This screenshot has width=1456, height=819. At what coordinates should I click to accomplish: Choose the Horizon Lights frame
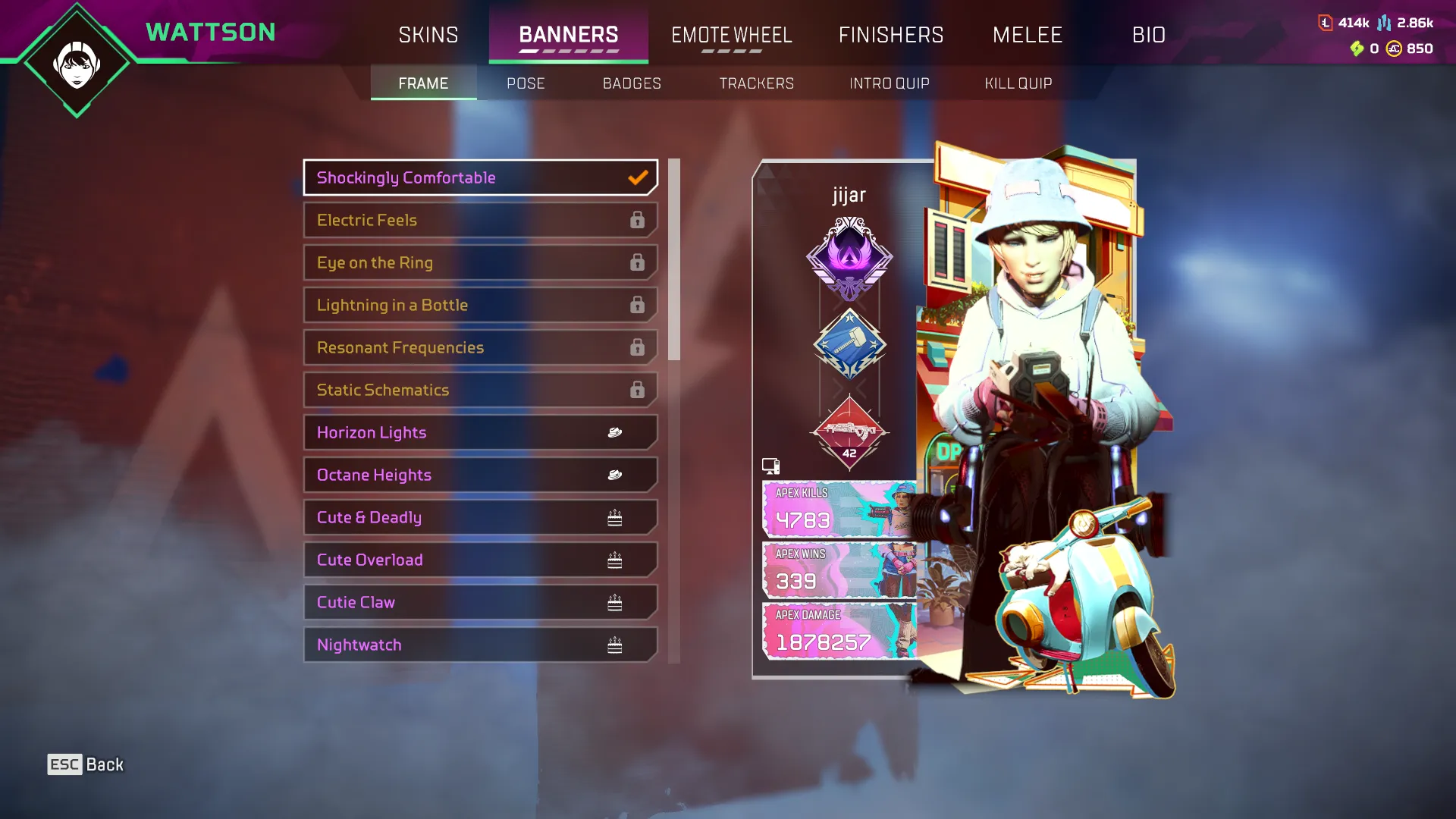coord(480,432)
